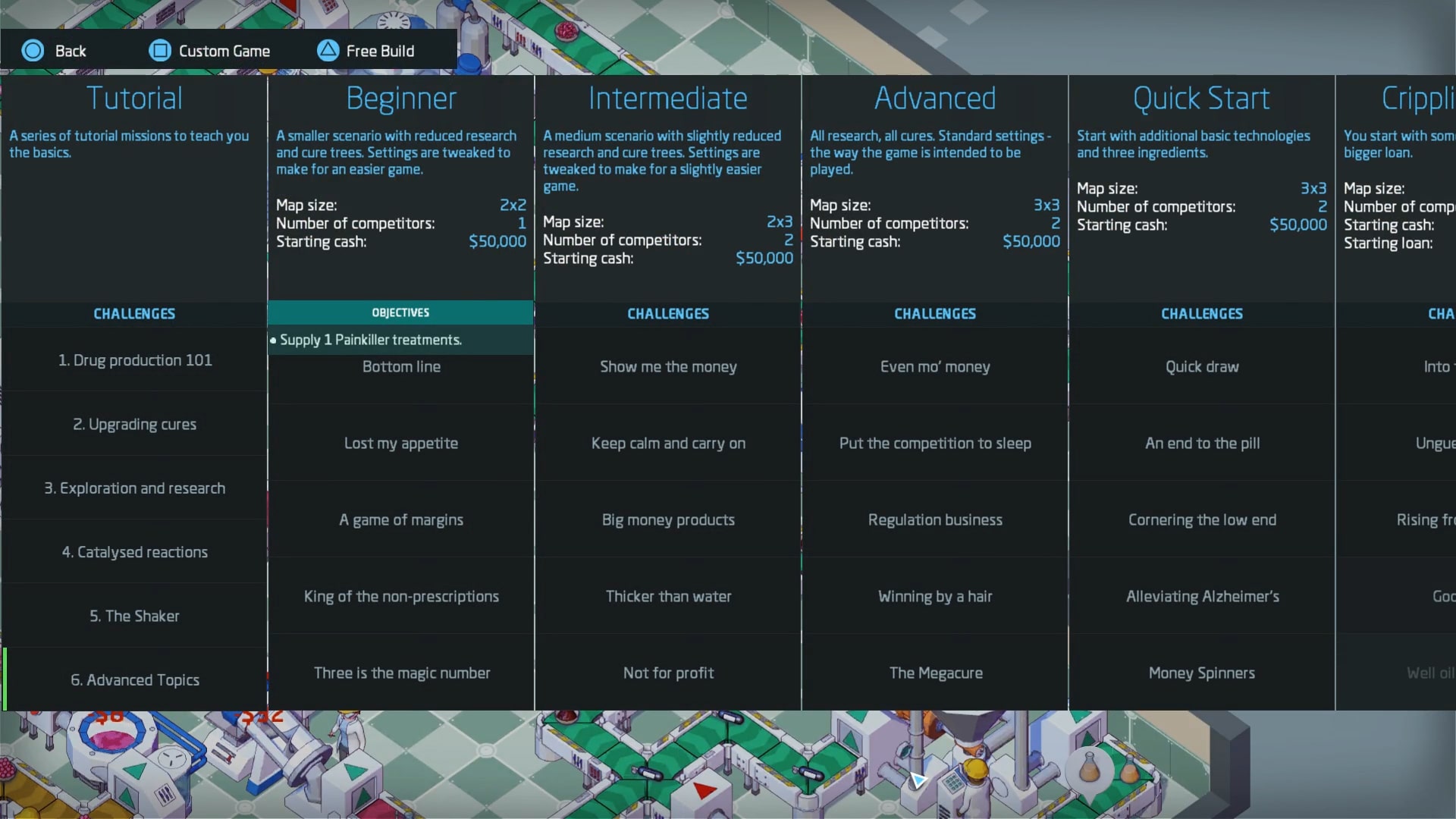Start the Show me the money challenge

pos(668,367)
